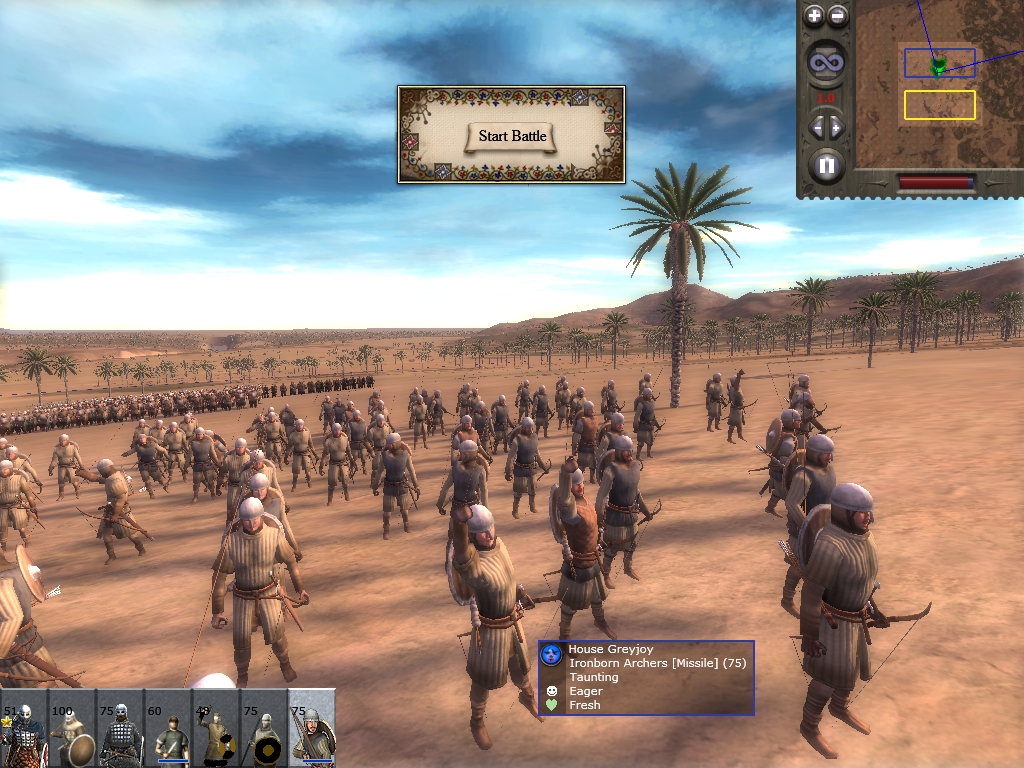The width and height of the screenshot is (1024, 768).
Task: Click the blue deployment box on the minimap
Action: pos(939,63)
